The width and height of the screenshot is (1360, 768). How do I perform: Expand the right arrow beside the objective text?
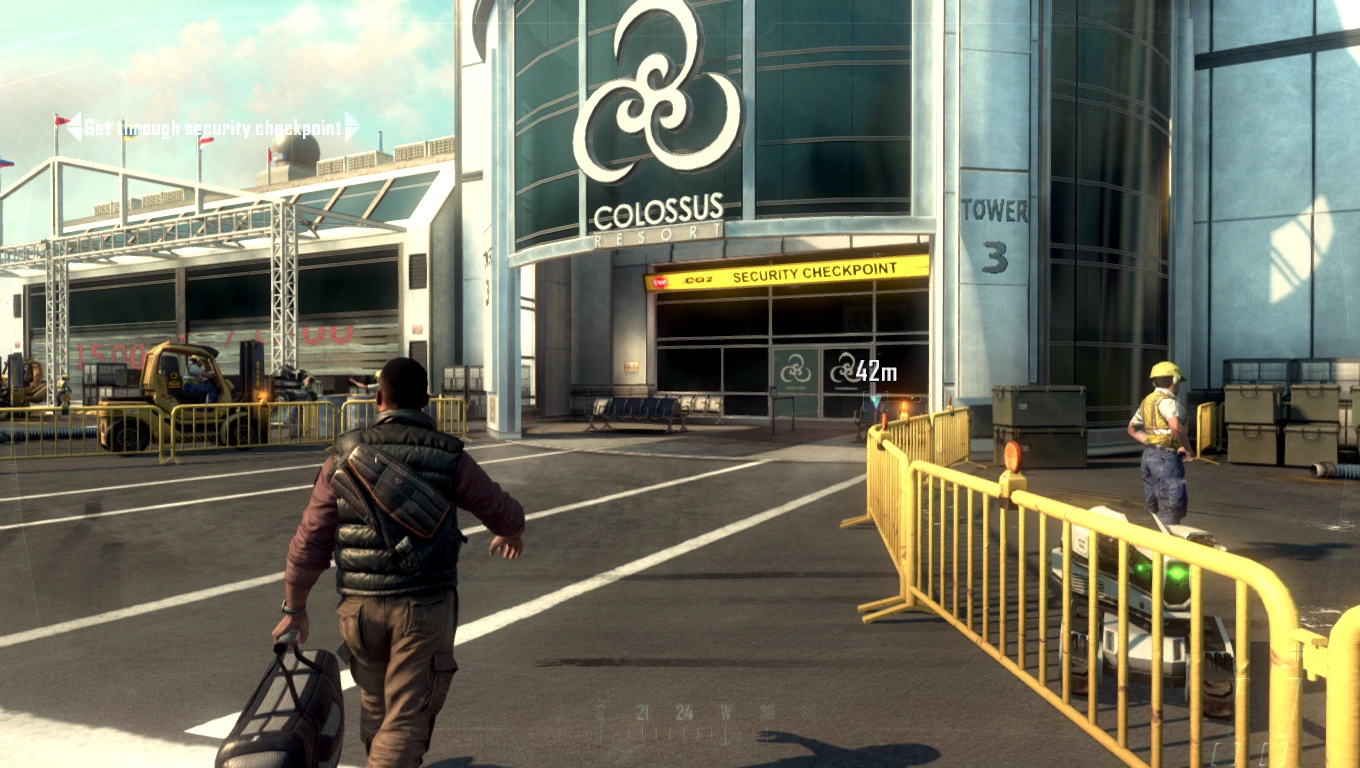tap(352, 127)
